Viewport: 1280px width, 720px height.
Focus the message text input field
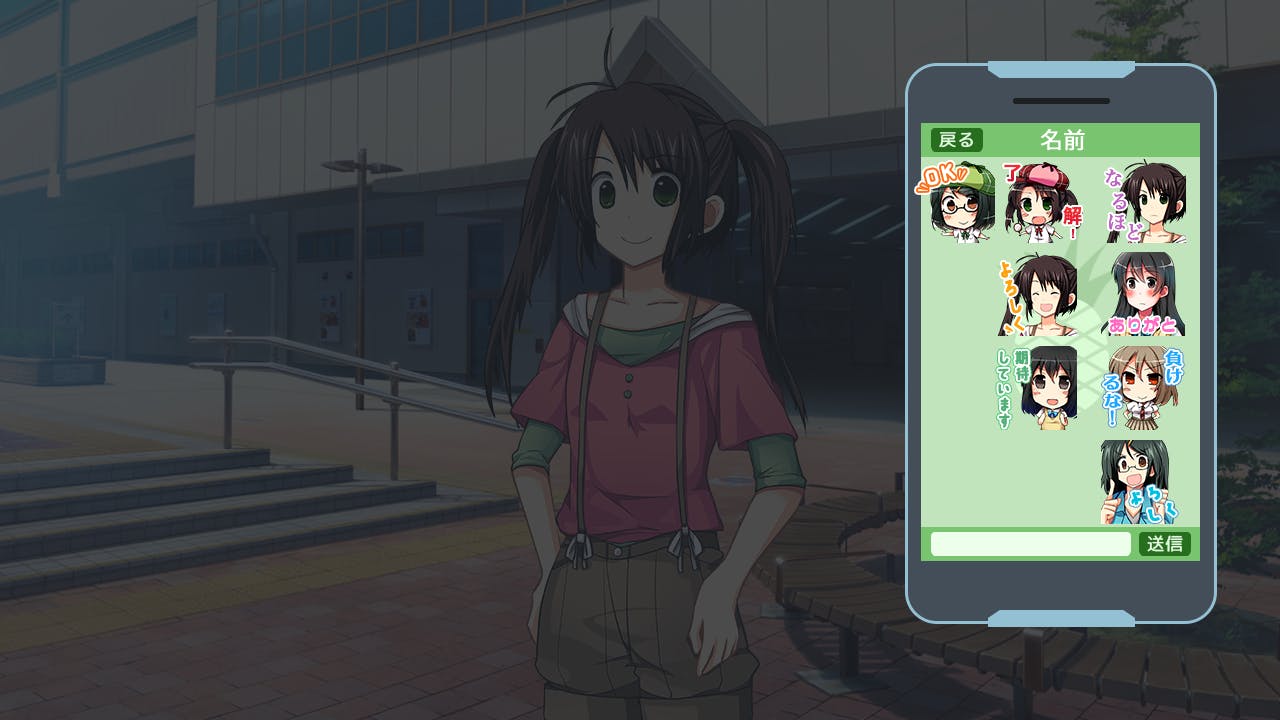(1030, 544)
